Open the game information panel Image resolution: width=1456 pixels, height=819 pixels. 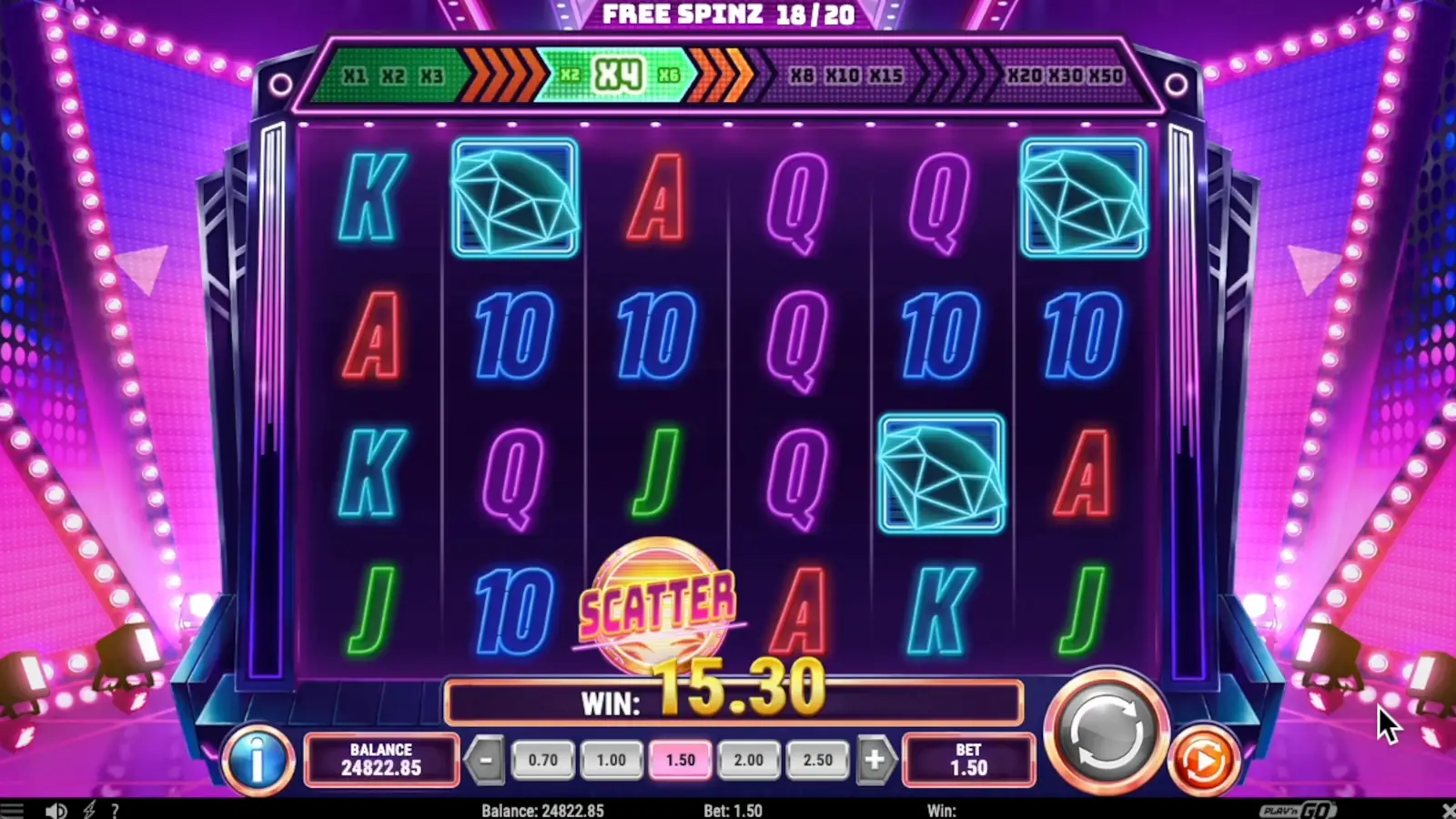(x=258, y=762)
